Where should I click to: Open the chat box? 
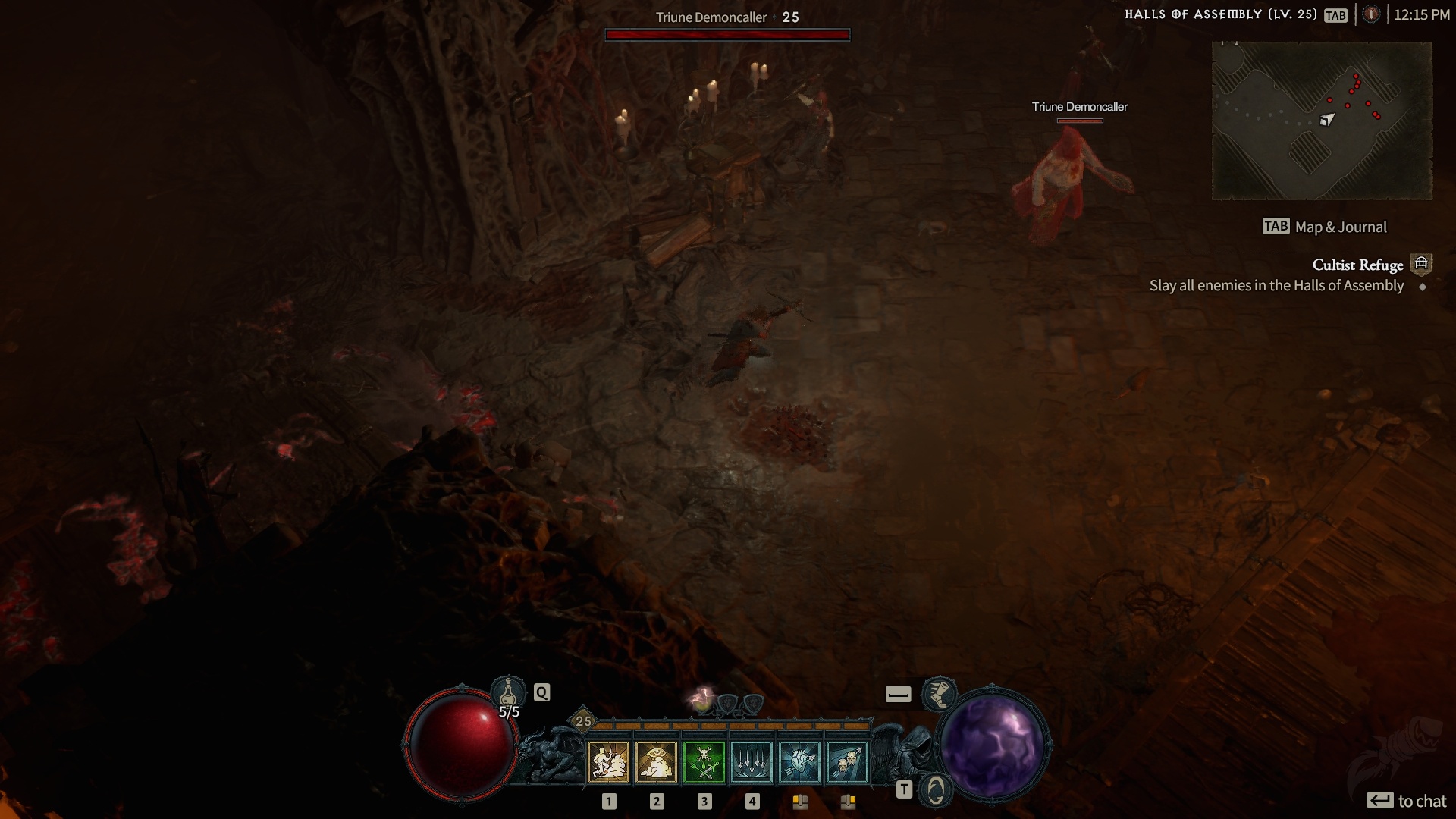pos(1407,801)
